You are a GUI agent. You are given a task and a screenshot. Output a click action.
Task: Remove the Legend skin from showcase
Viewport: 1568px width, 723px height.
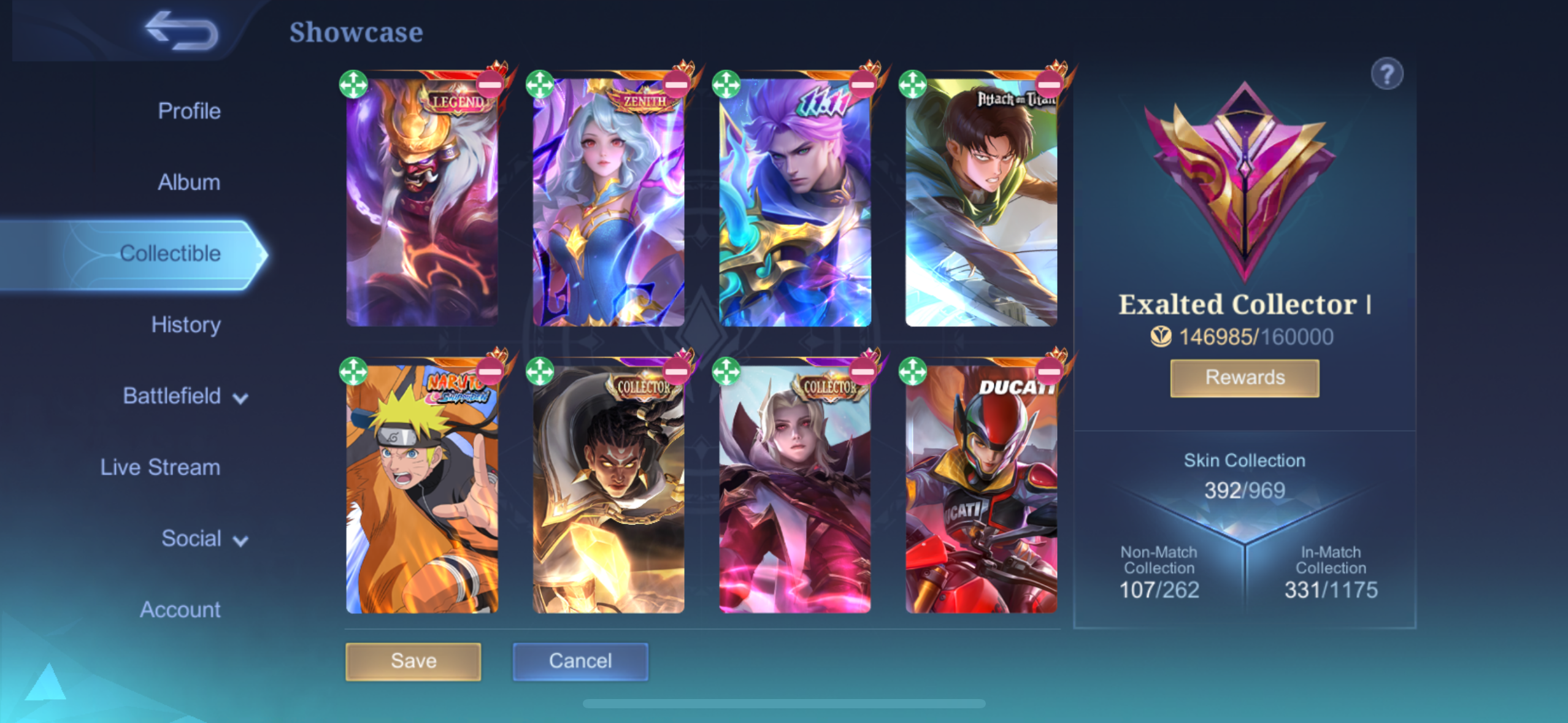pyautogui.click(x=490, y=84)
